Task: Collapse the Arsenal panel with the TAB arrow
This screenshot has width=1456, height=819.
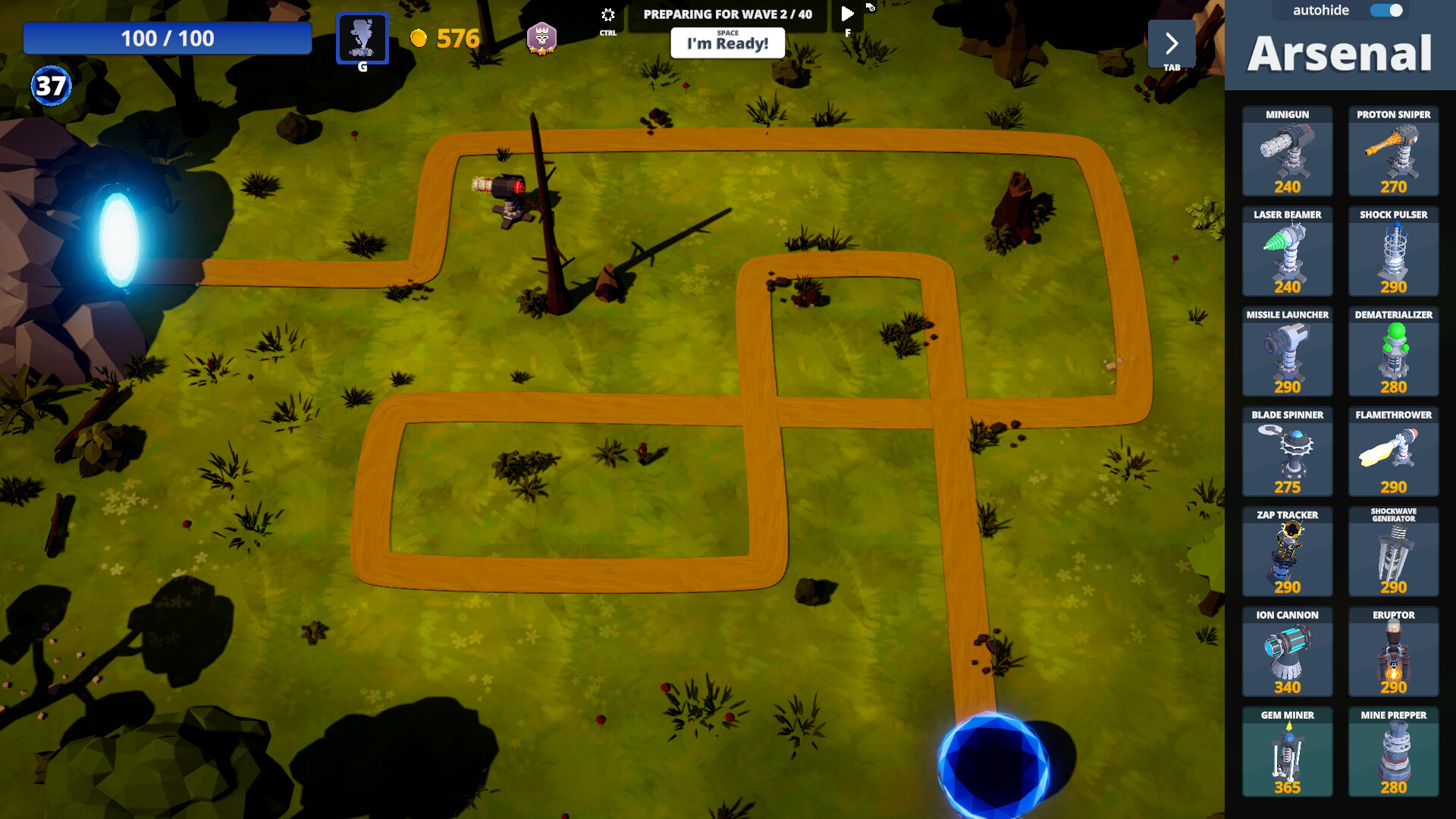Action: pyautogui.click(x=1172, y=43)
